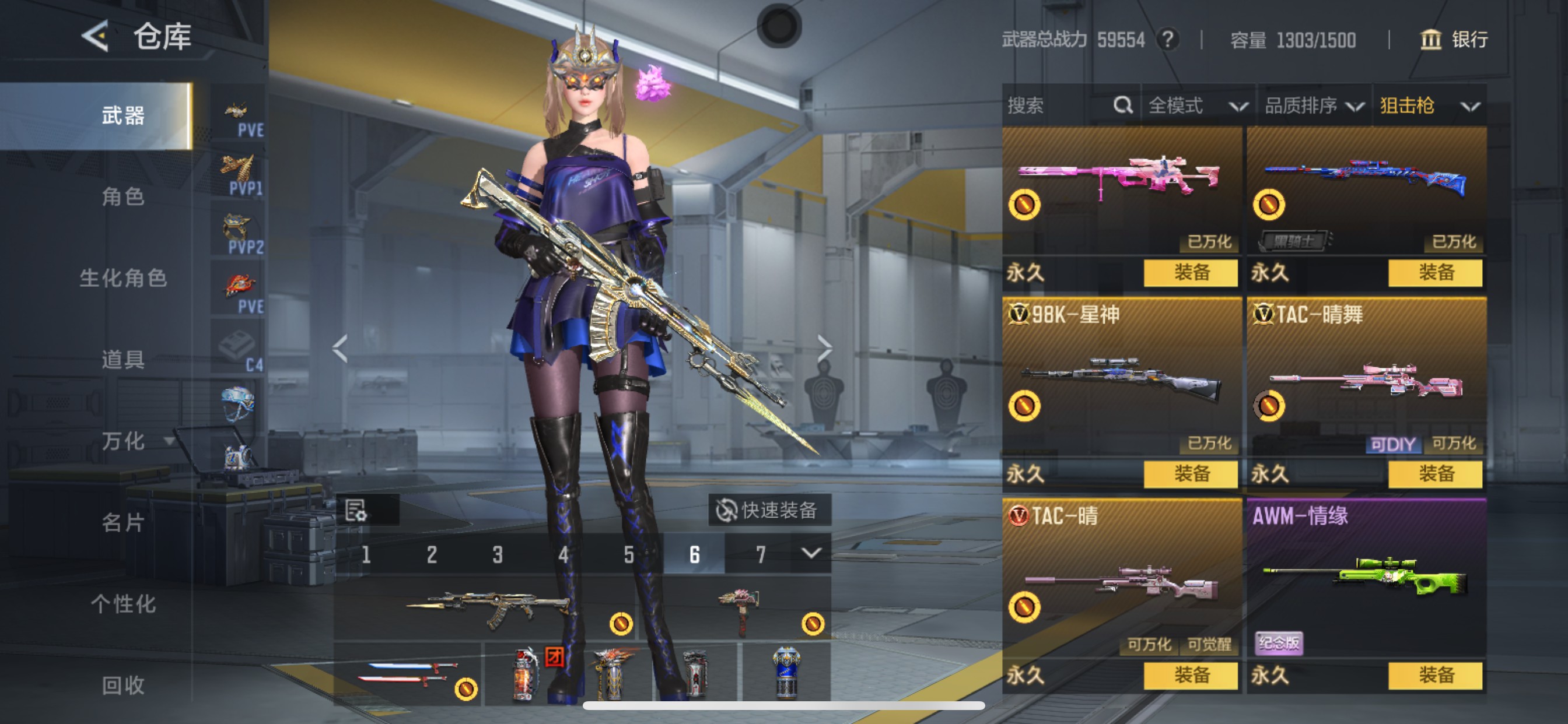Open the 角色 character category
1568x724 pixels.
[123, 196]
